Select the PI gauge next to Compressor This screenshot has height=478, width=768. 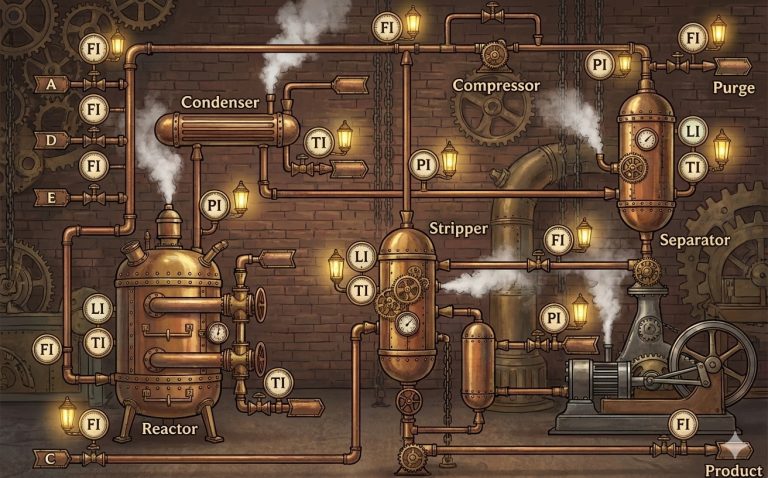[x=599, y=66]
